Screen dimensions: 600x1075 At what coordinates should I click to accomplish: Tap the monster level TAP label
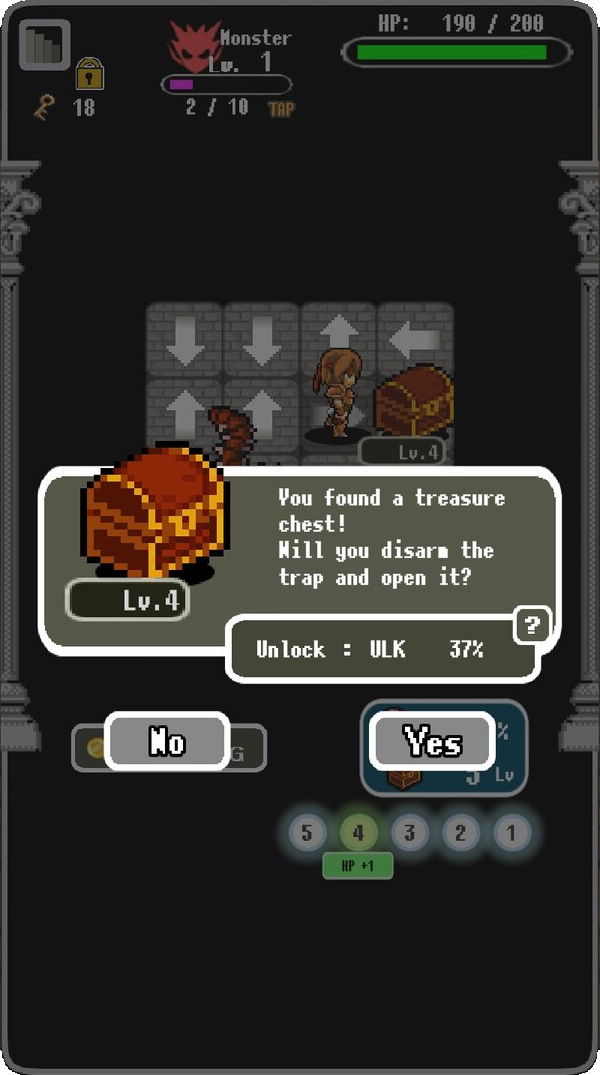(x=281, y=108)
